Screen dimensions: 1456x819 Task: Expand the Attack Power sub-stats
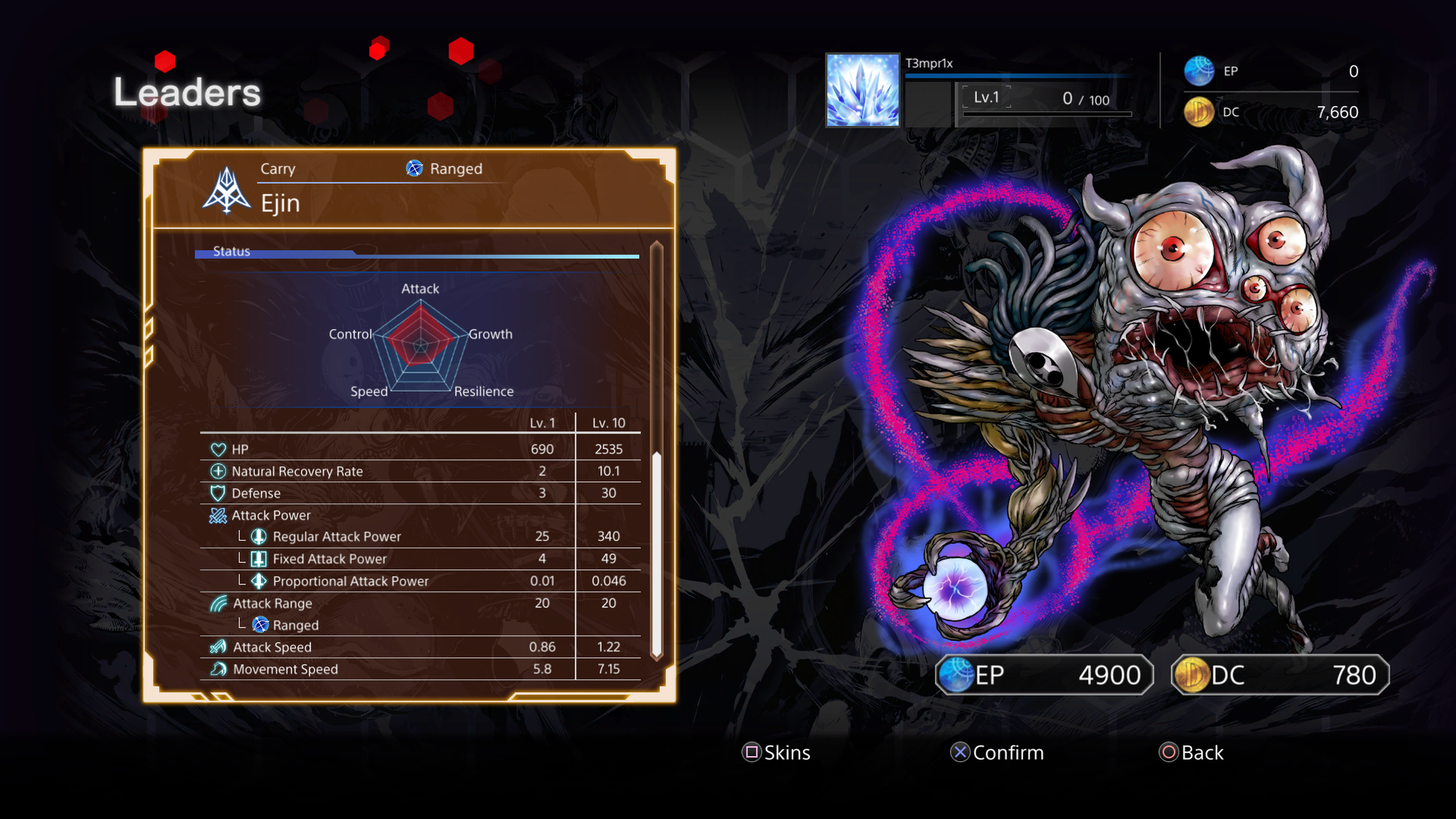coord(271,515)
